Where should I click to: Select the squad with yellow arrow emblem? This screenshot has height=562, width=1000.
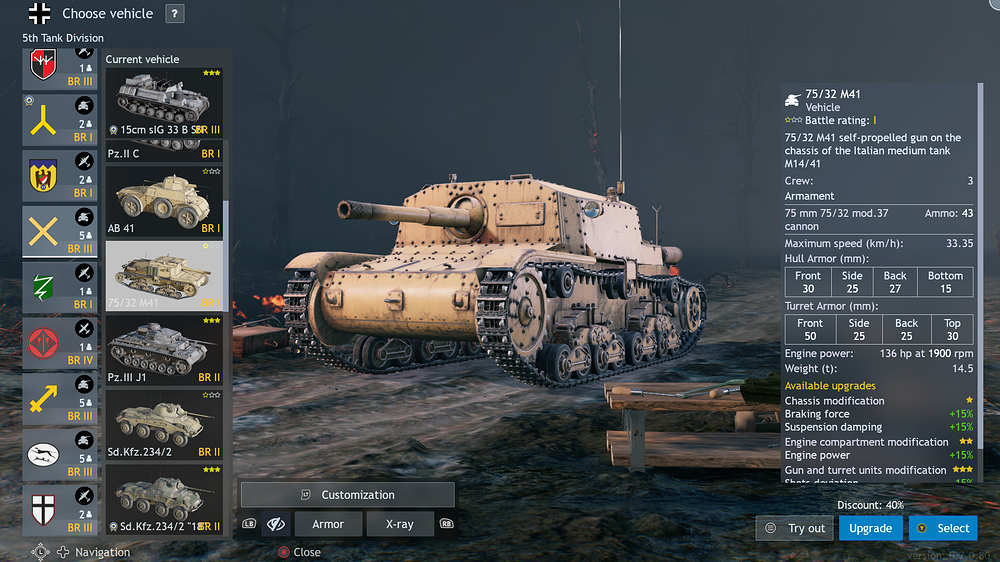pyautogui.click(x=59, y=398)
